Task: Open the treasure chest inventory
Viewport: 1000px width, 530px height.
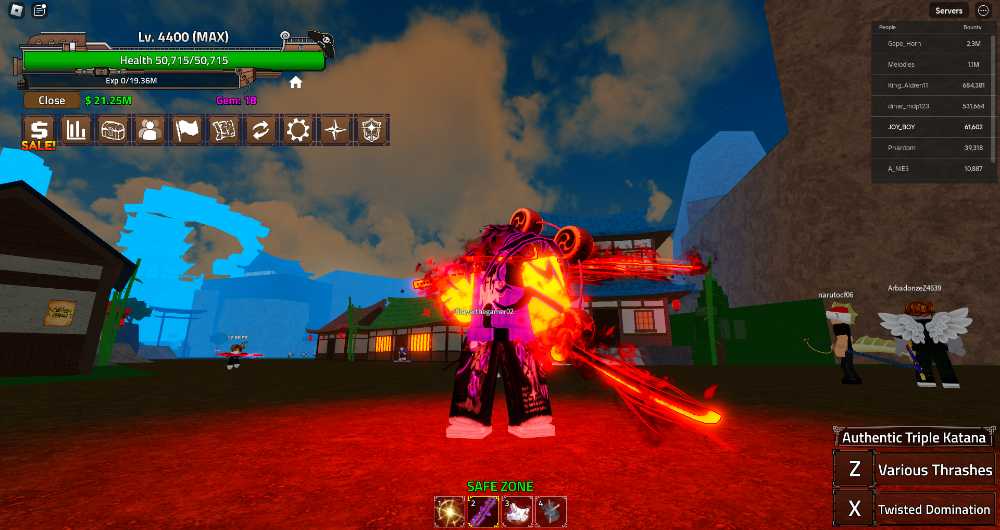Action: pyautogui.click(x=113, y=130)
